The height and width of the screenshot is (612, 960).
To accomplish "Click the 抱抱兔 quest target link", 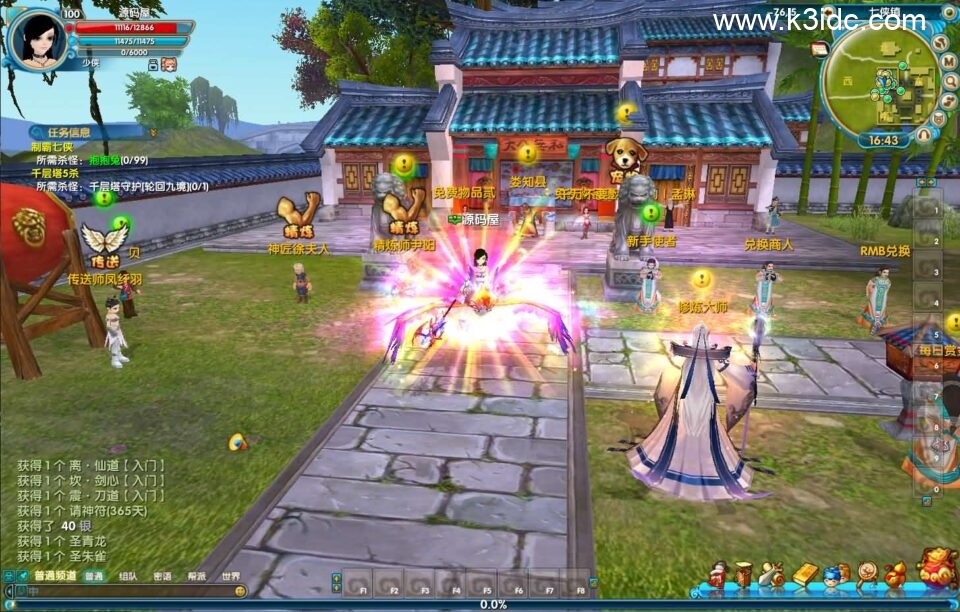I will pos(103,159).
